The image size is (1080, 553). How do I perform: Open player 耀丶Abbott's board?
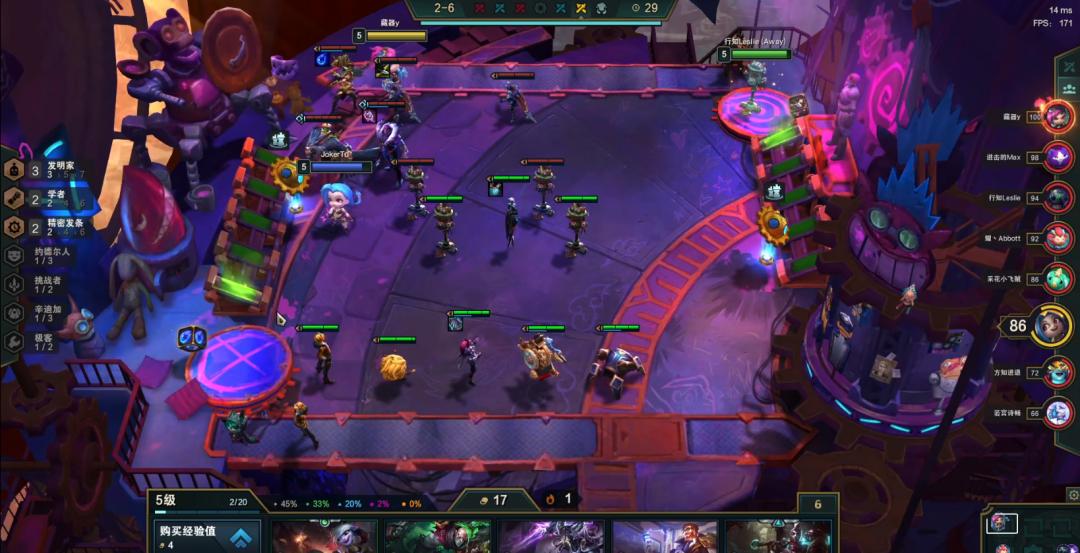[1058, 239]
